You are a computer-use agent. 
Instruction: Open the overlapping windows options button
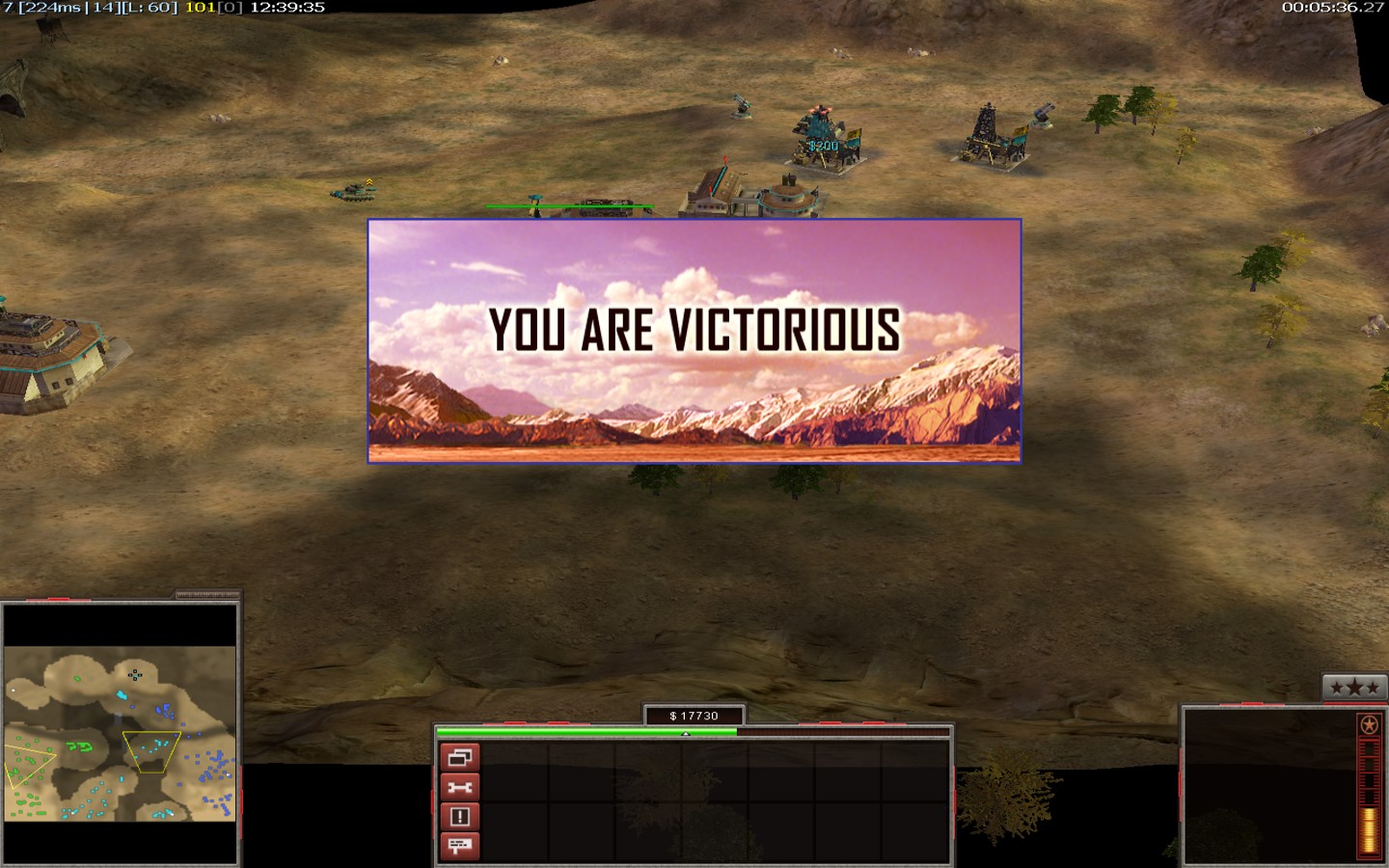pos(460,758)
